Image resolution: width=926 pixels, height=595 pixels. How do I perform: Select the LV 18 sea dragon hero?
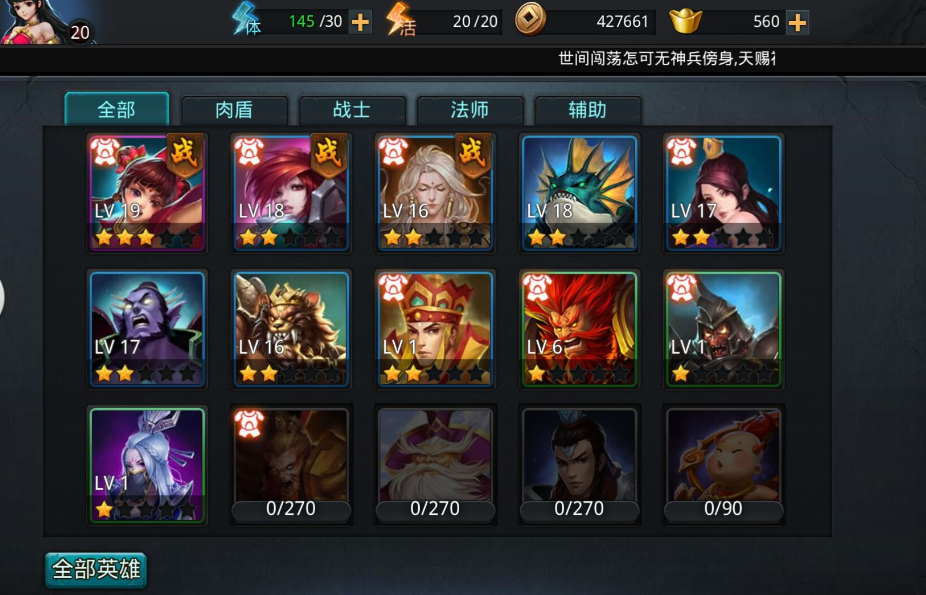tap(579, 192)
